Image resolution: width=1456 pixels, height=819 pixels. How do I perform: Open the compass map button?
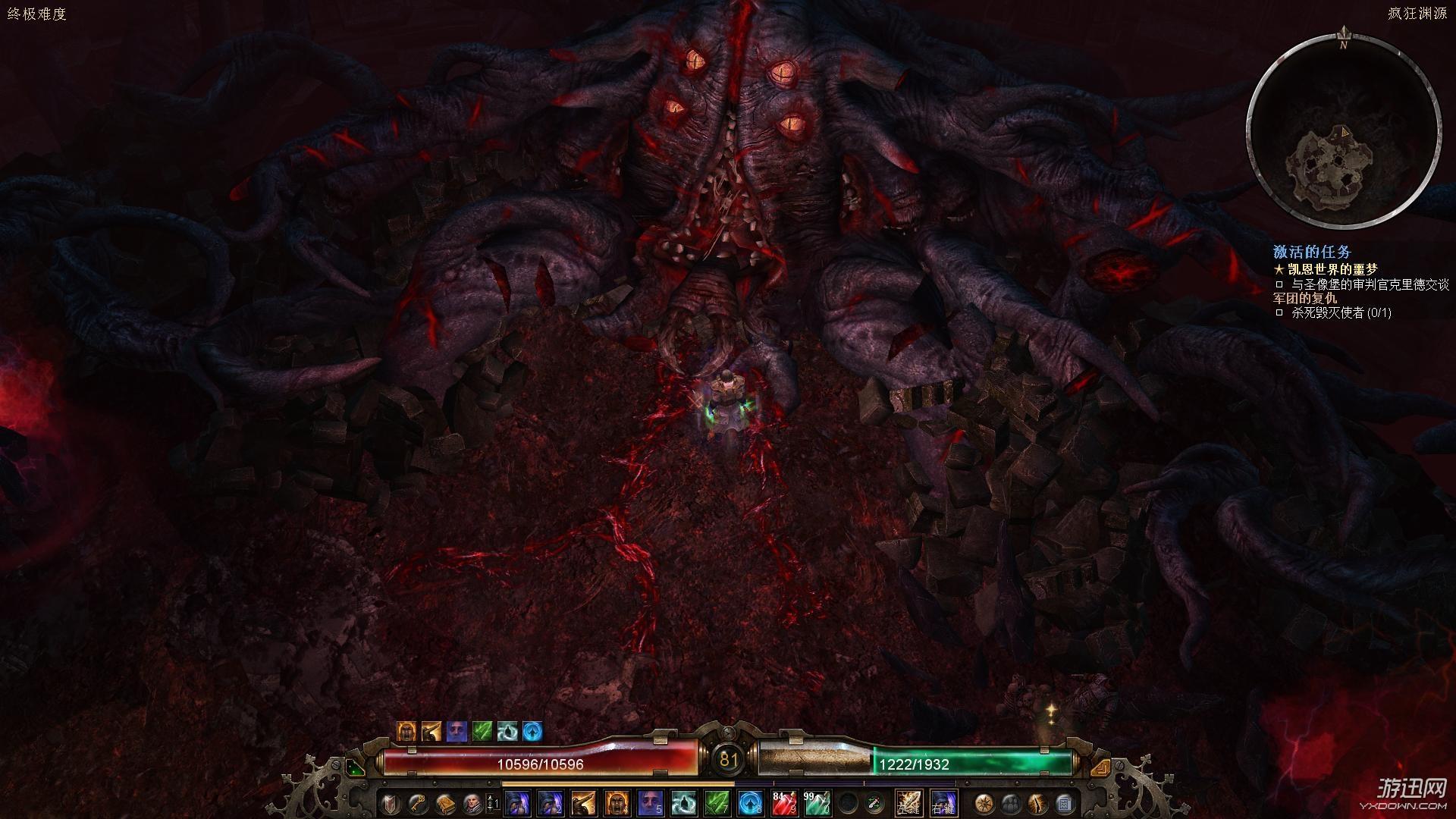point(984,803)
